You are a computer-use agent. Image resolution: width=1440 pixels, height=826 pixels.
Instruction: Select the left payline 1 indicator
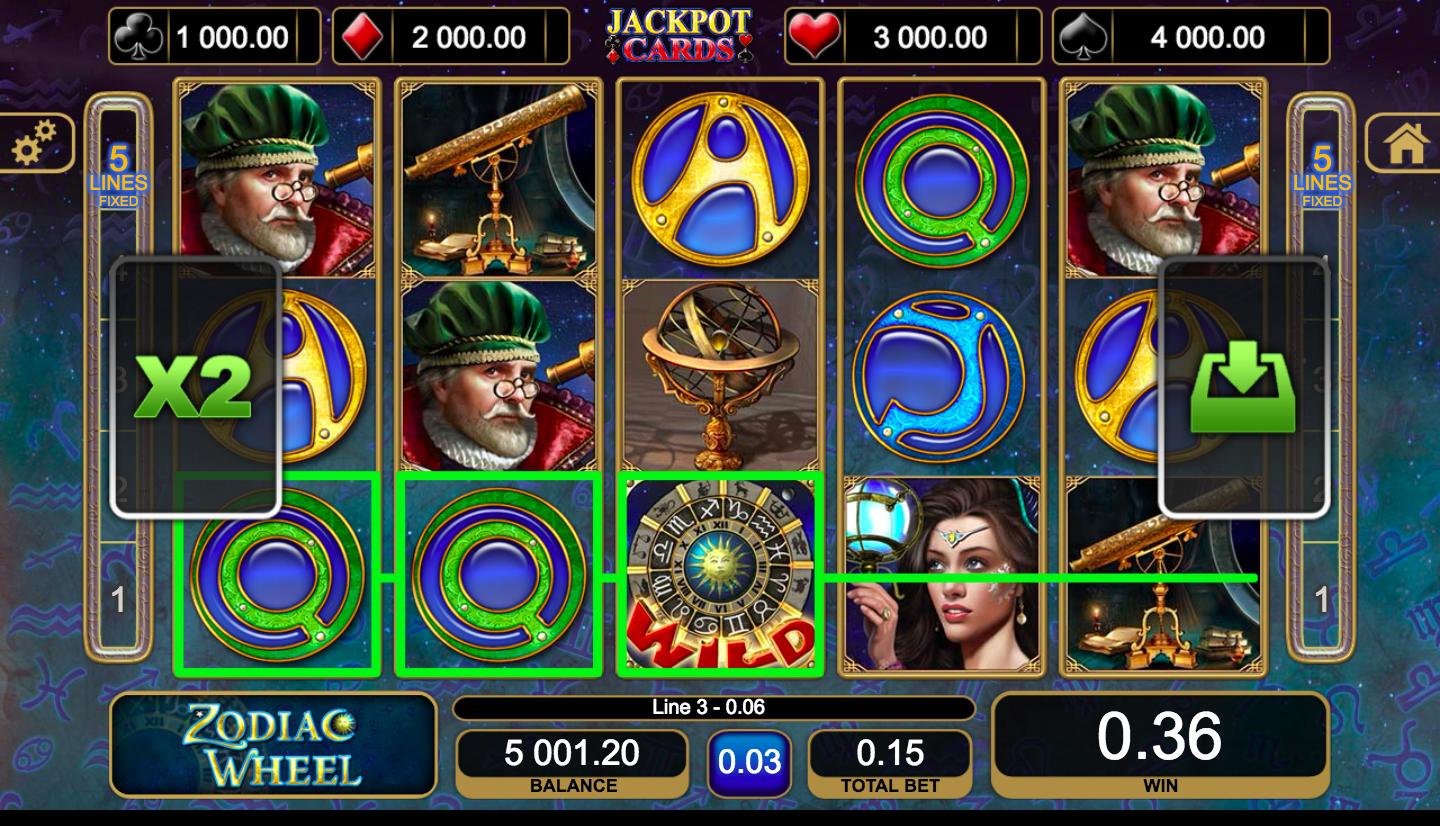pos(117,598)
